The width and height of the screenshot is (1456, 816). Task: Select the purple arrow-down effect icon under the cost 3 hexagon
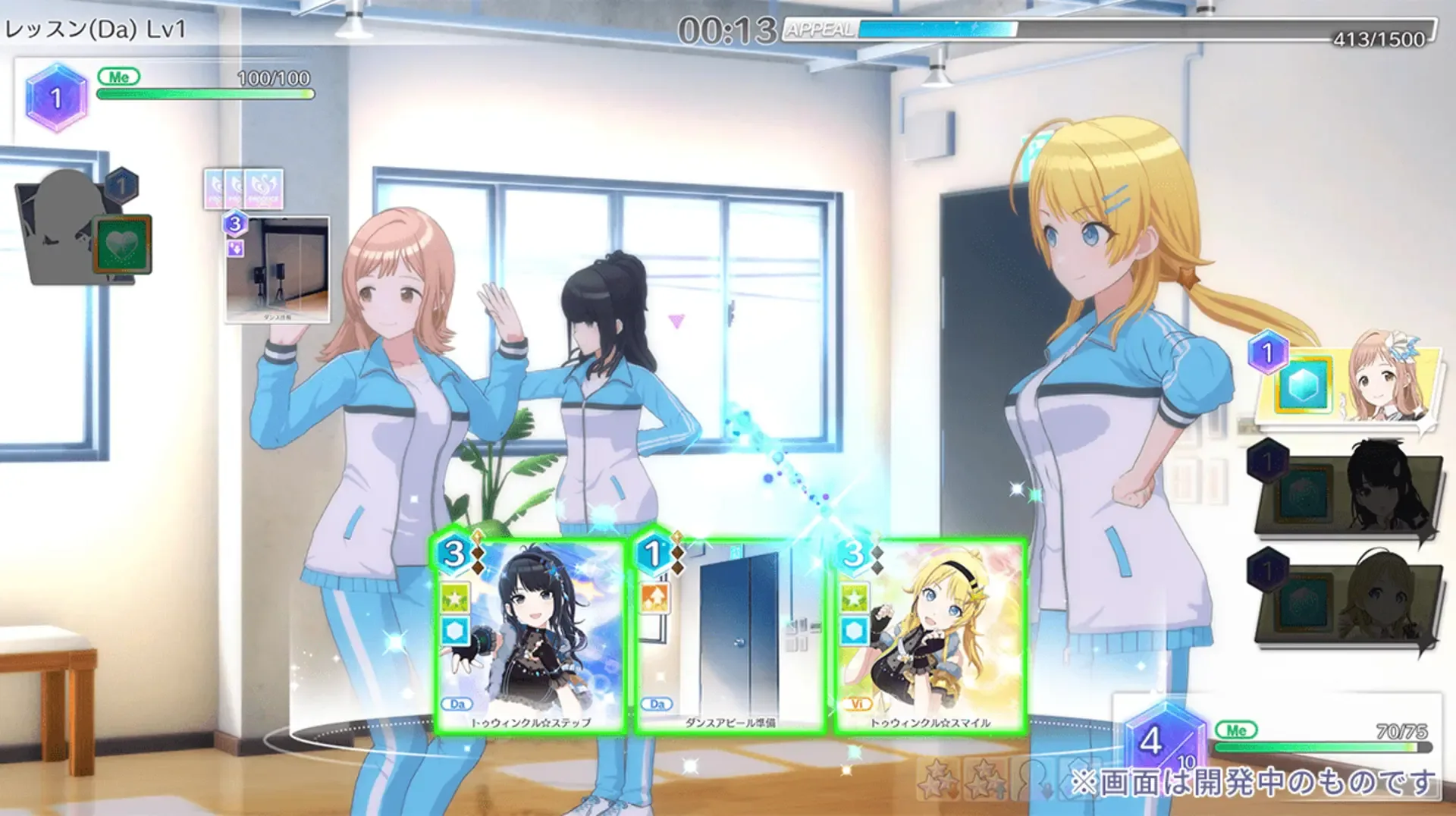click(x=234, y=250)
